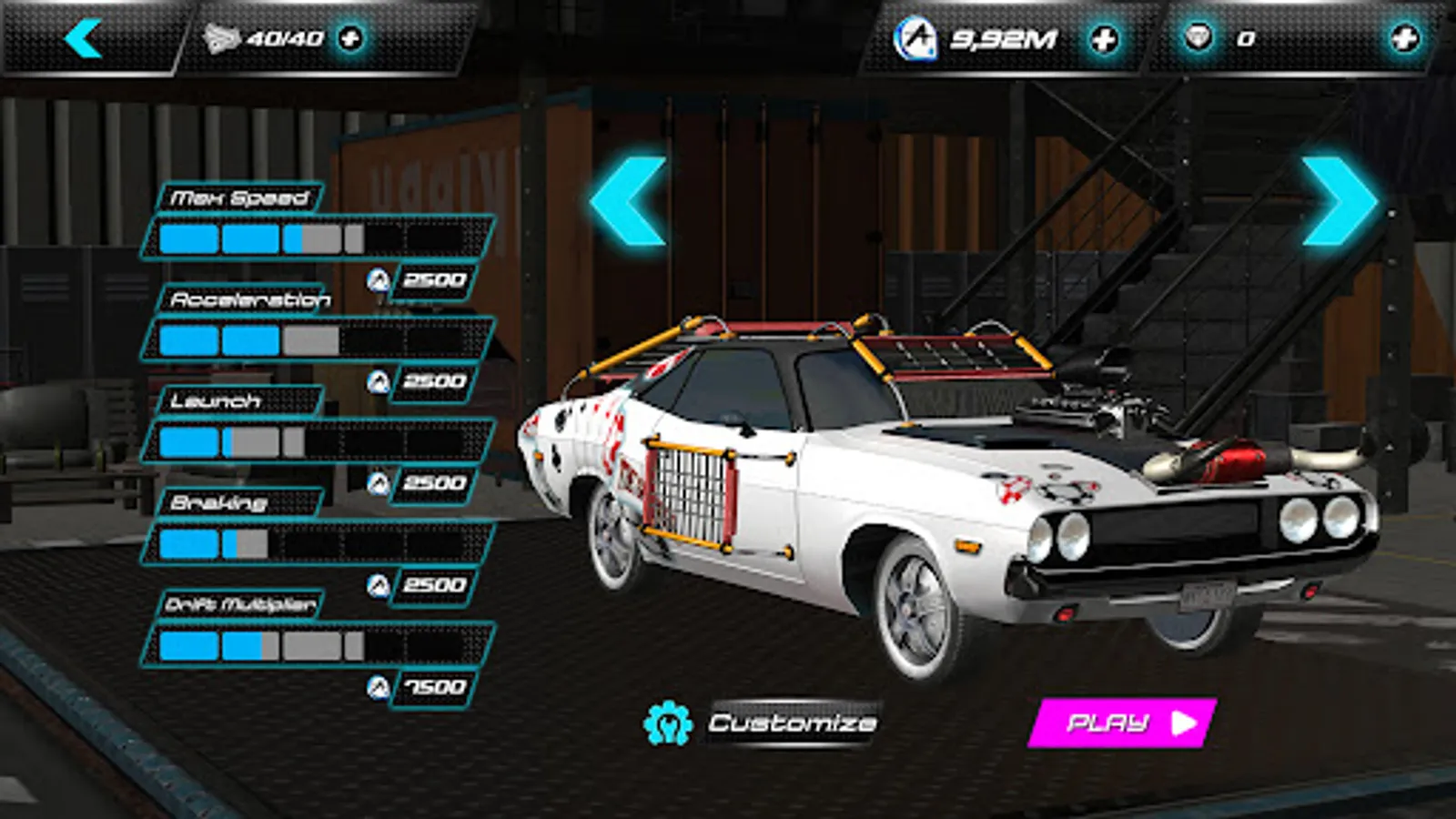This screenshot has width=1456, height=819.
Task: Start the race with the PLAY button
Action: click(1124, 723)
